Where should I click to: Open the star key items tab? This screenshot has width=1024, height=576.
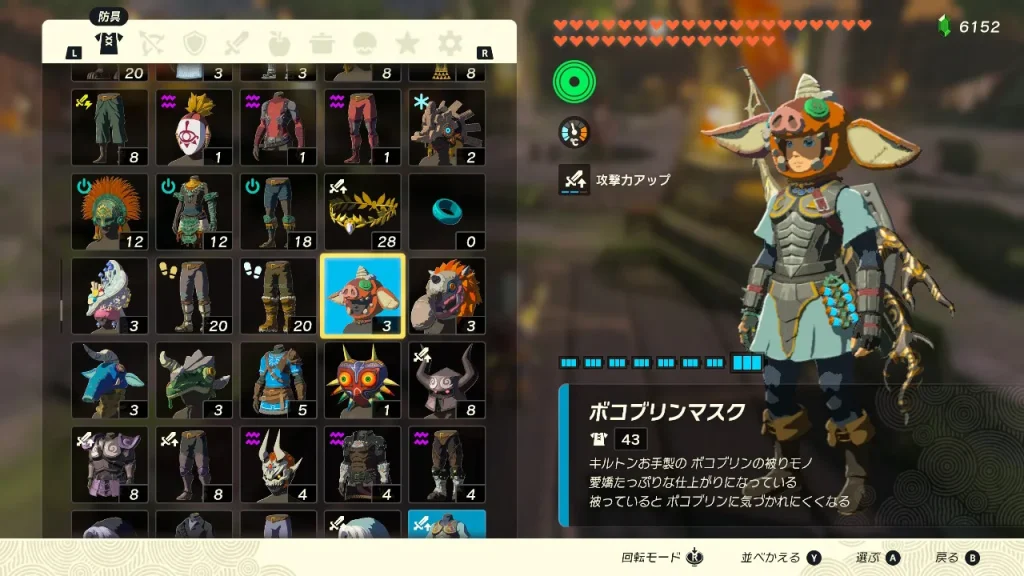[x=407, y=43]
